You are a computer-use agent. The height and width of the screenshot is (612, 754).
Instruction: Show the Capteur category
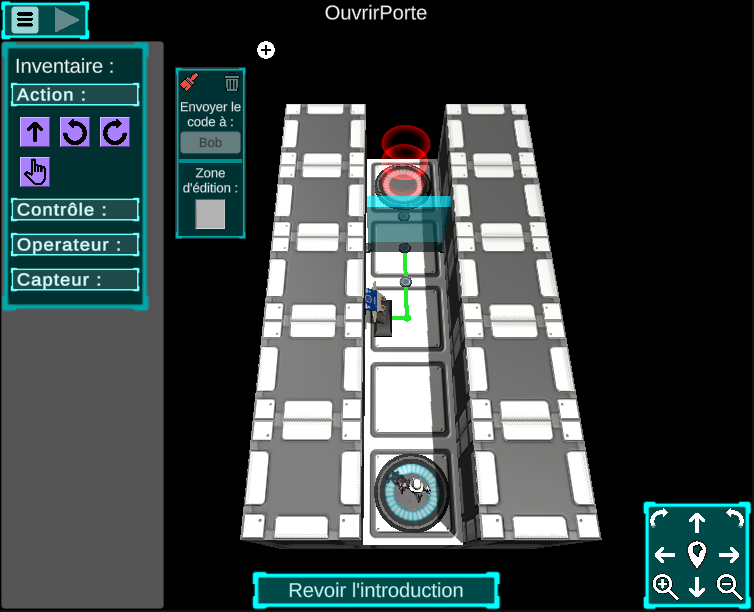tap(75, 280)
